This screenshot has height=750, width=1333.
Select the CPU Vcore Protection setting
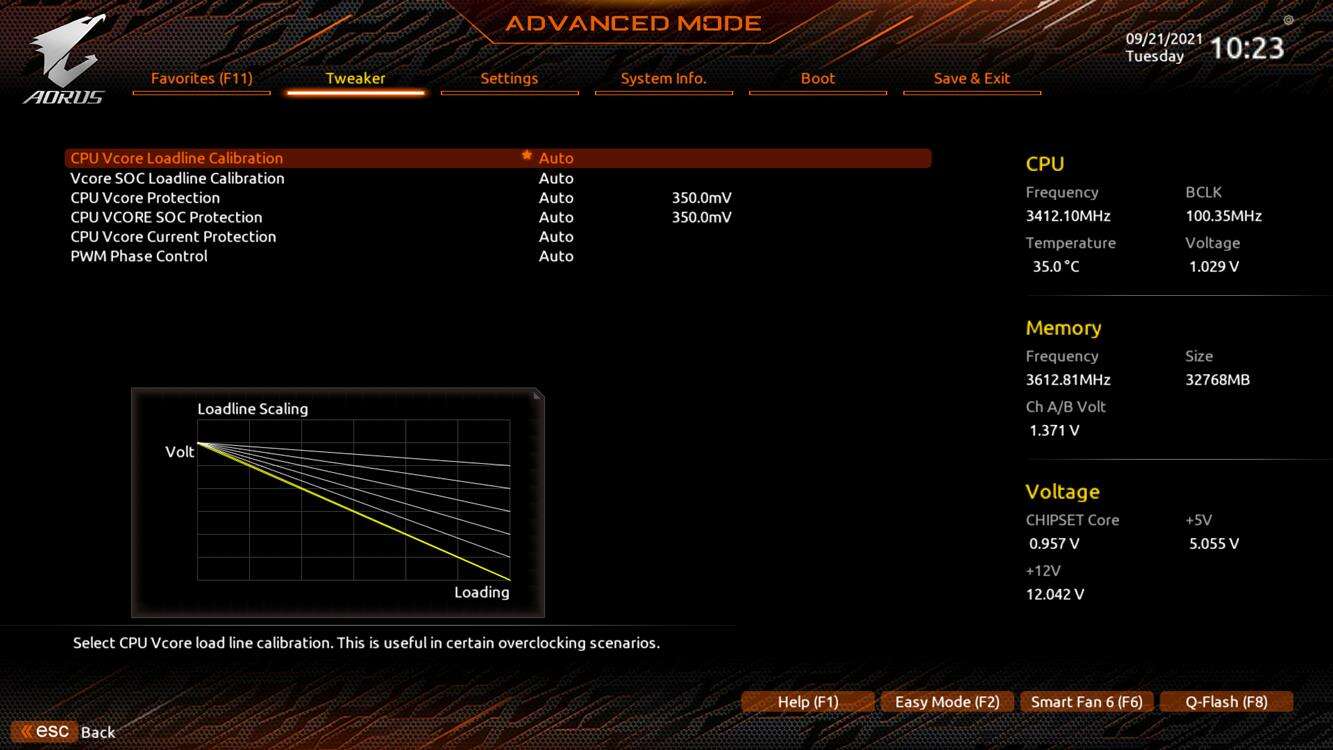pos(145,197)
